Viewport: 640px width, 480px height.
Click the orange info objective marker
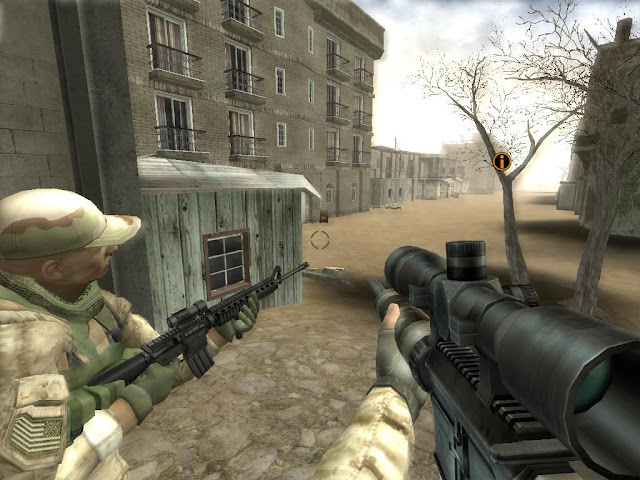(502, 160)
